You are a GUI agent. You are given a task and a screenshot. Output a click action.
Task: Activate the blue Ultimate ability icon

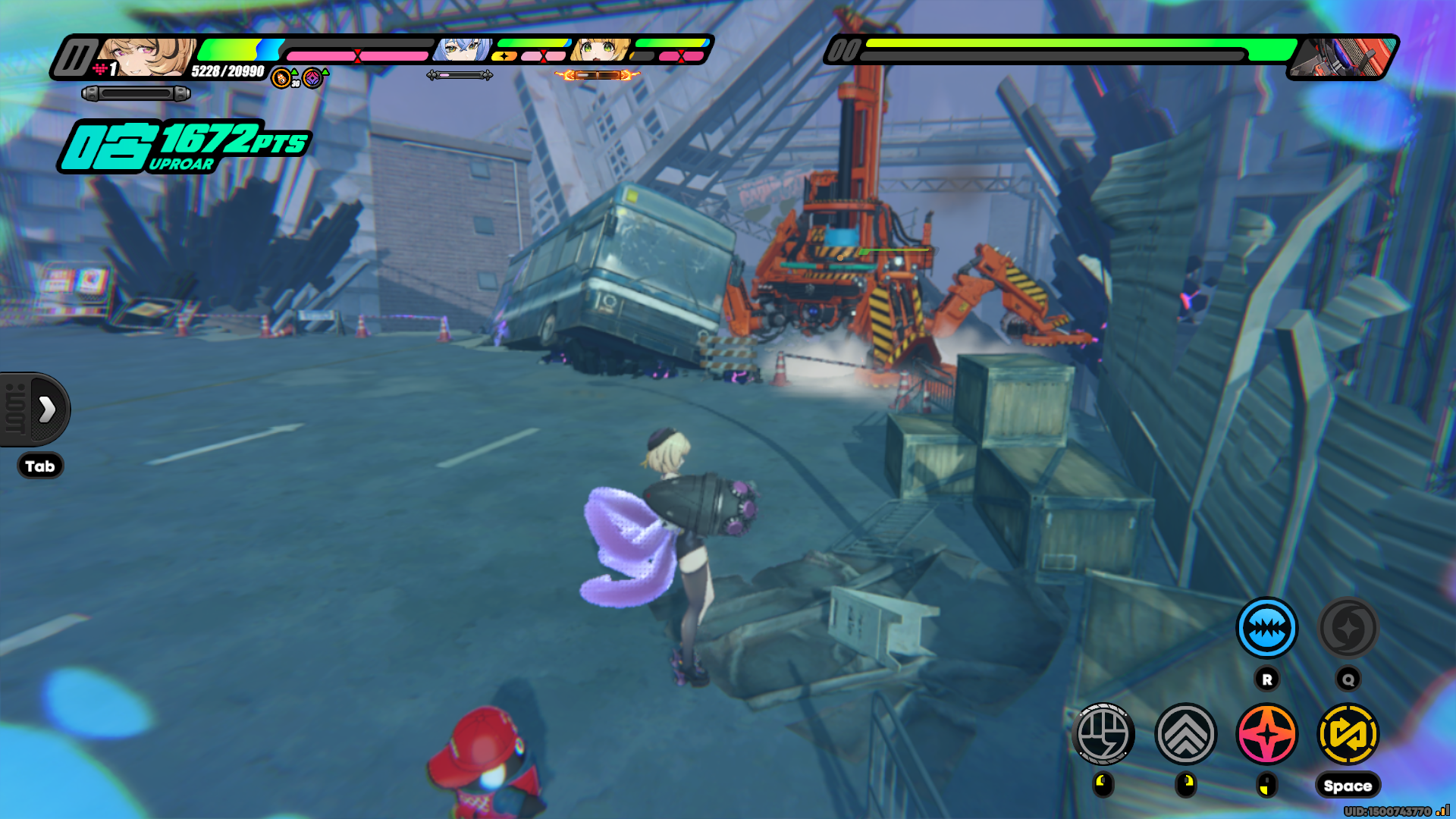(x=1266, y=628)
